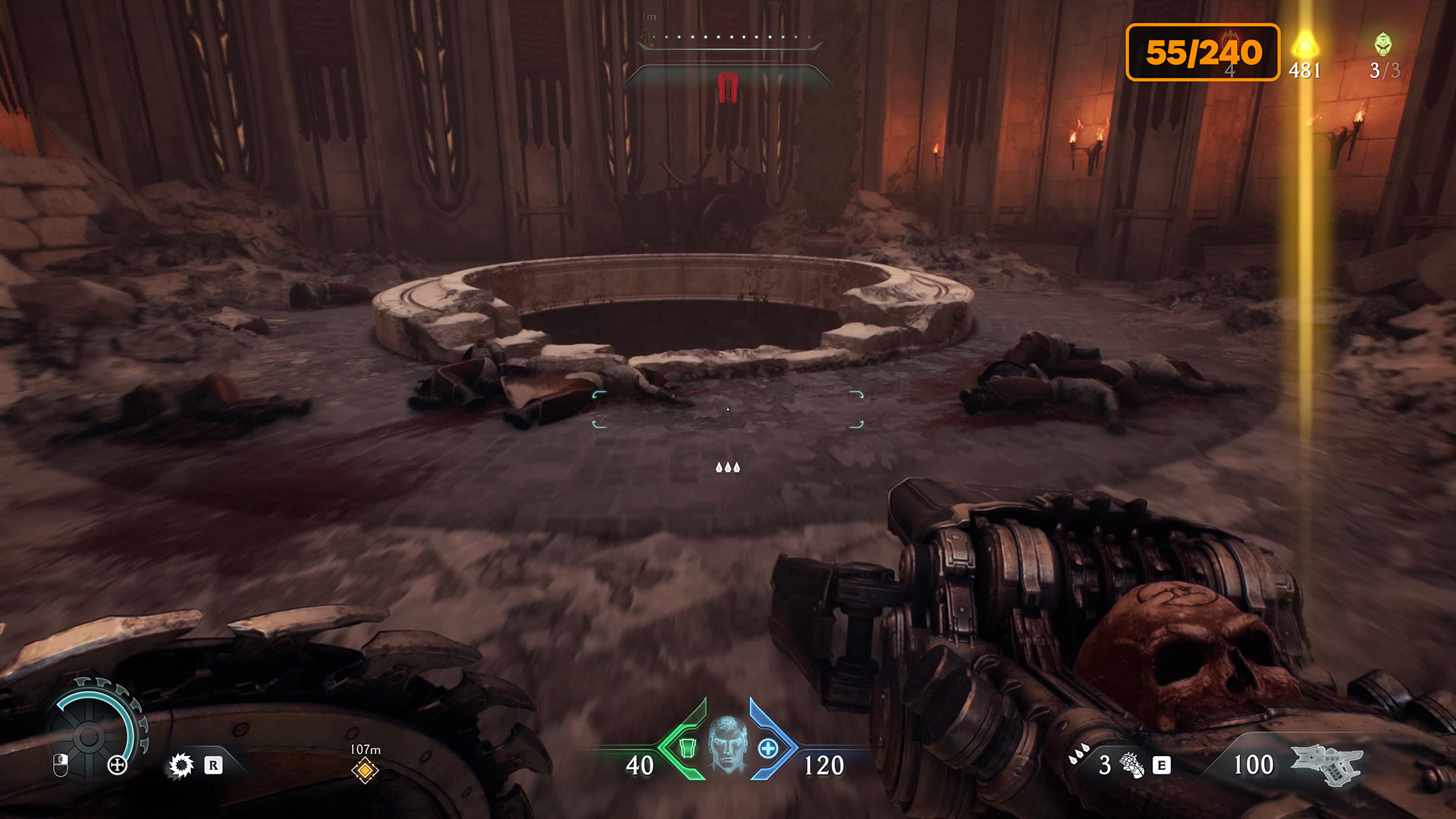This screenshot has width=1456, height=819.
Task: Select the Slayer face portrait
Action: [727, 745]
